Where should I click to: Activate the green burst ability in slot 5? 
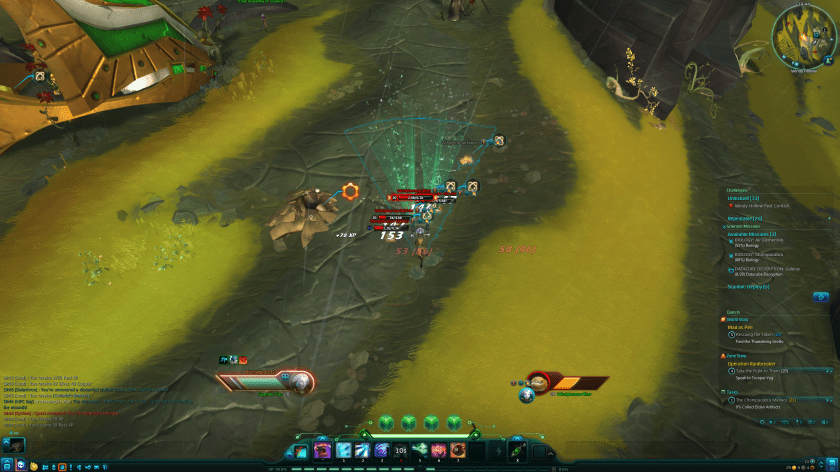[420, 451]
